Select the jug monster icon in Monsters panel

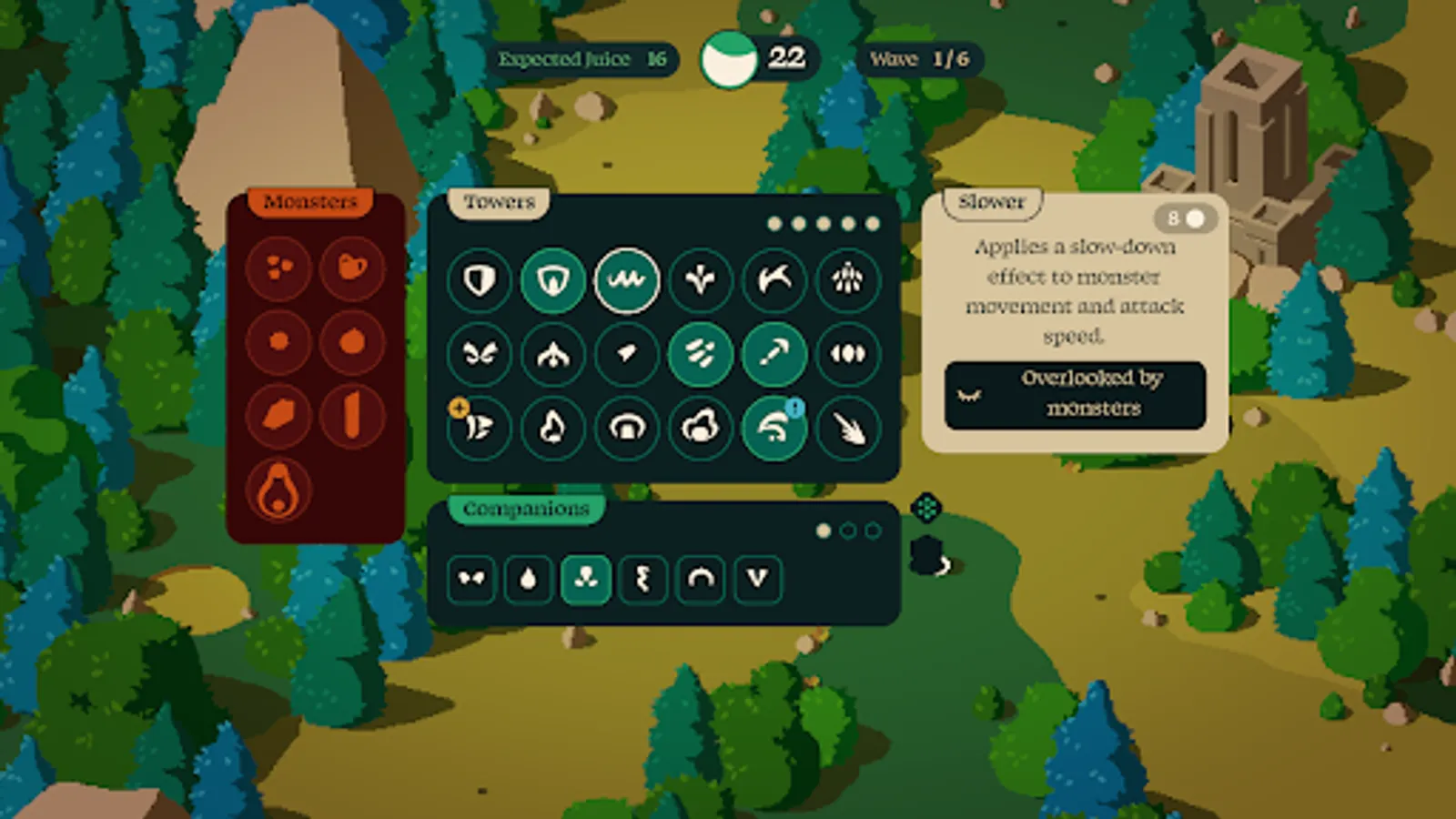point(353,268)
